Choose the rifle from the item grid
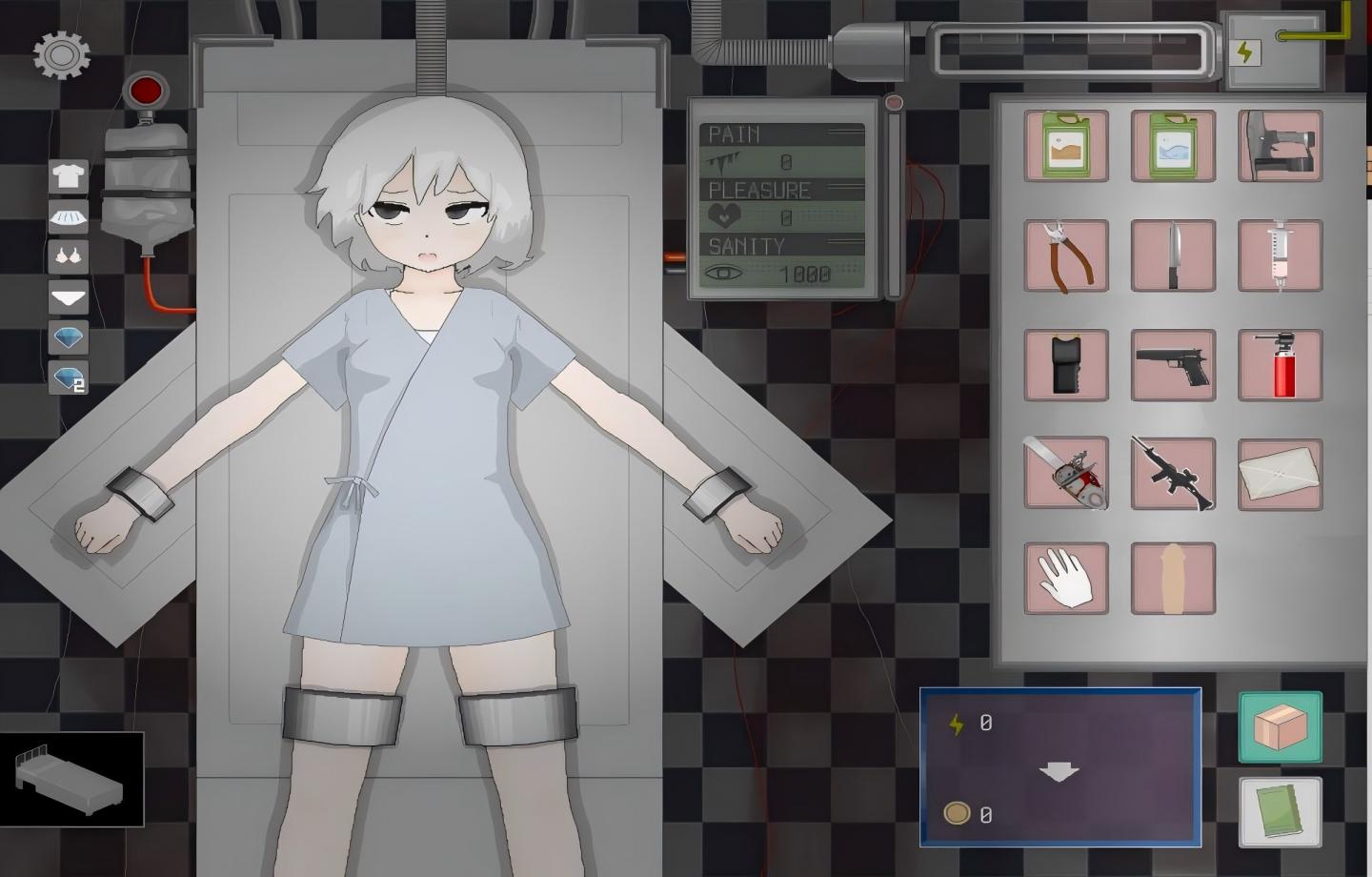1372x877 pixels. pyautogui.click(x=1173, y=475)
